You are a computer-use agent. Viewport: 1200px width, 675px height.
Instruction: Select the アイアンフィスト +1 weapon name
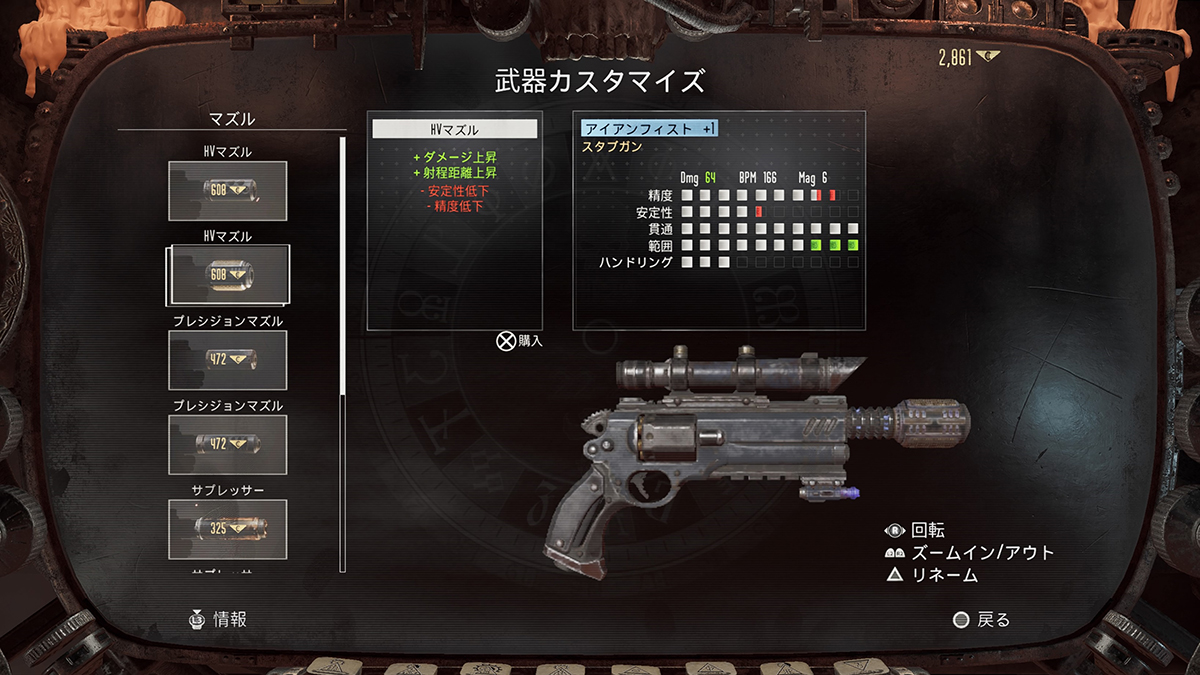[650, 128]
